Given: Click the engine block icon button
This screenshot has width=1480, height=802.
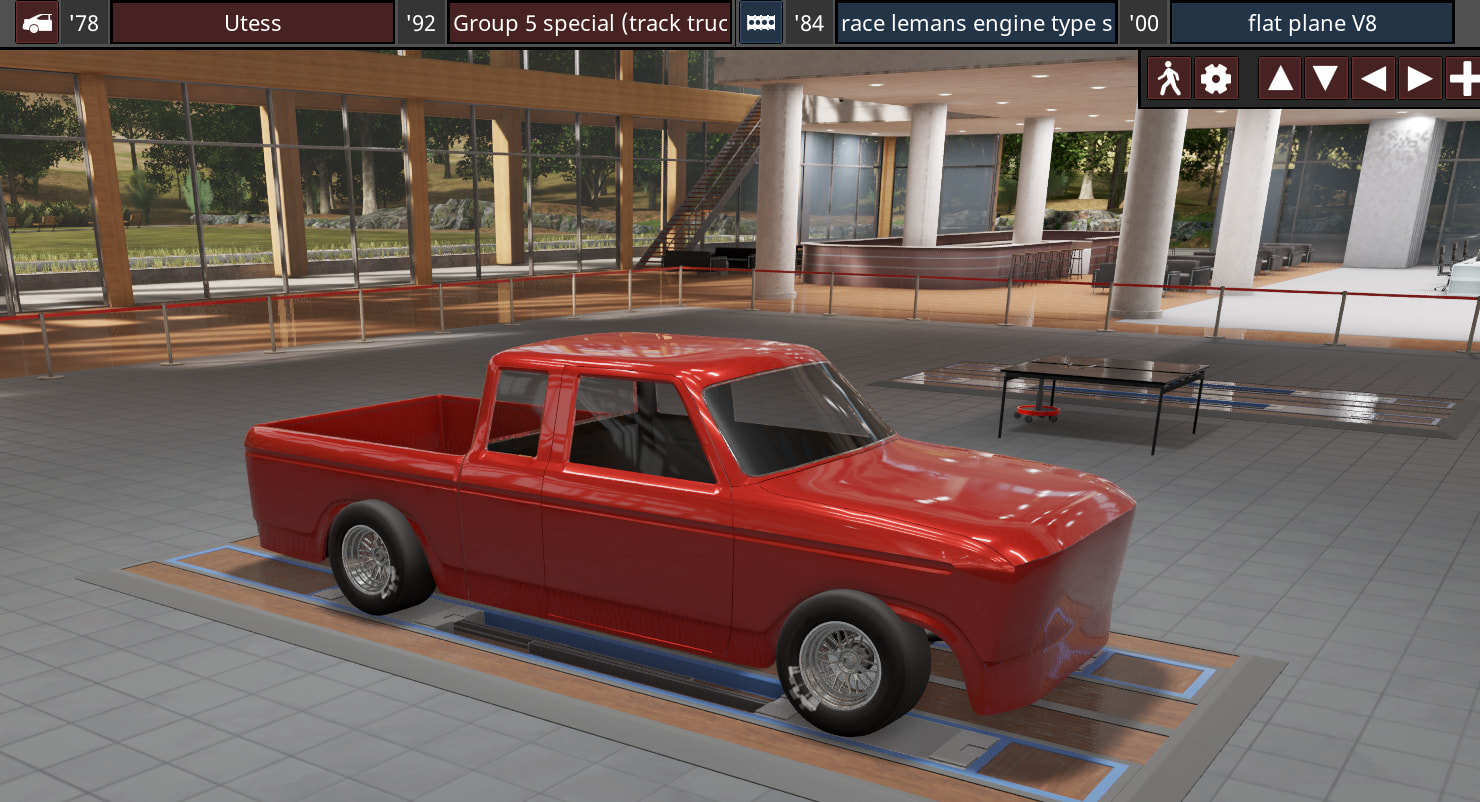Looking at the screenshot, I should [761, 23].
